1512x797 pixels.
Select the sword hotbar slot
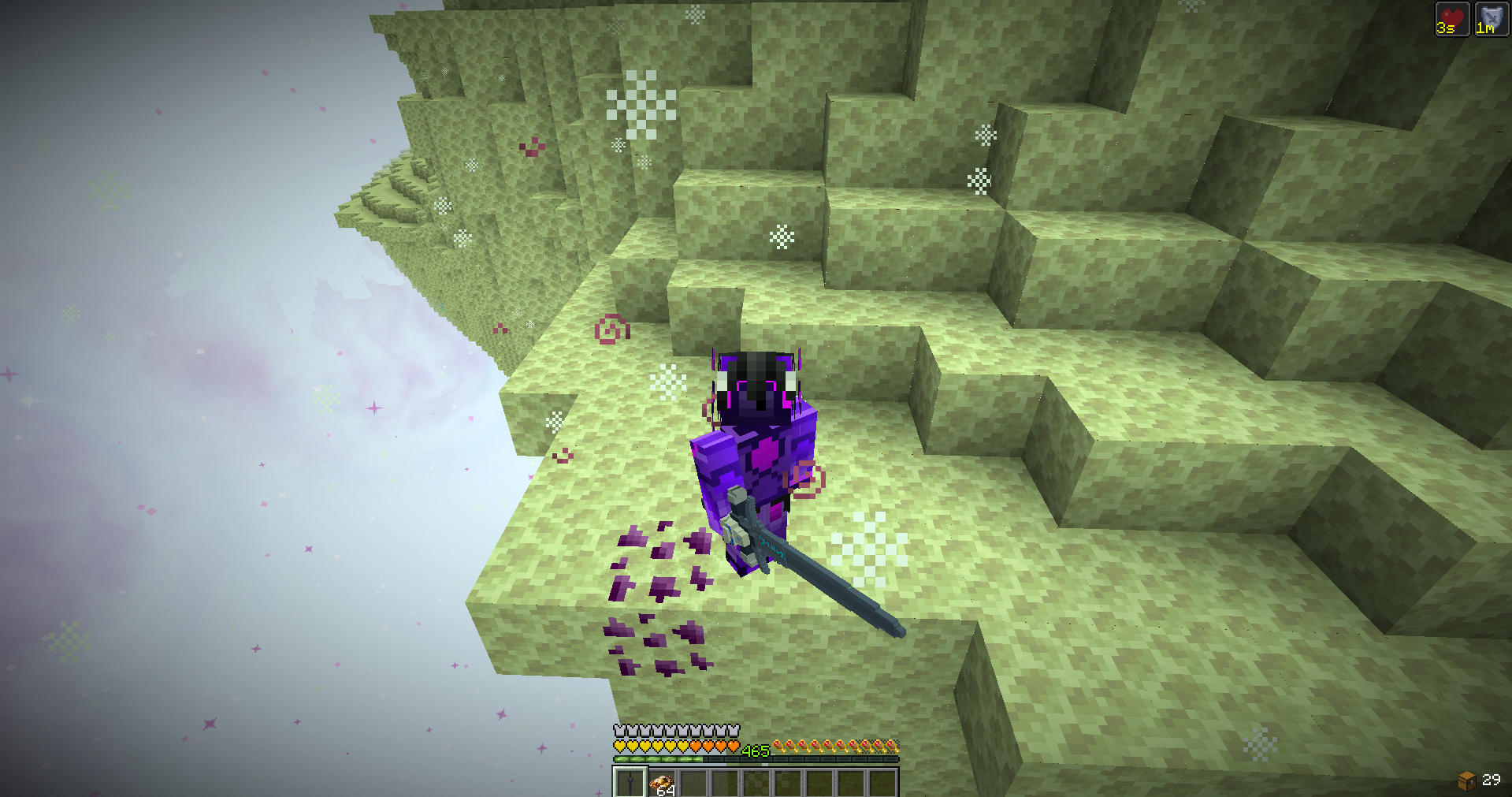click(x=630, y=783)
